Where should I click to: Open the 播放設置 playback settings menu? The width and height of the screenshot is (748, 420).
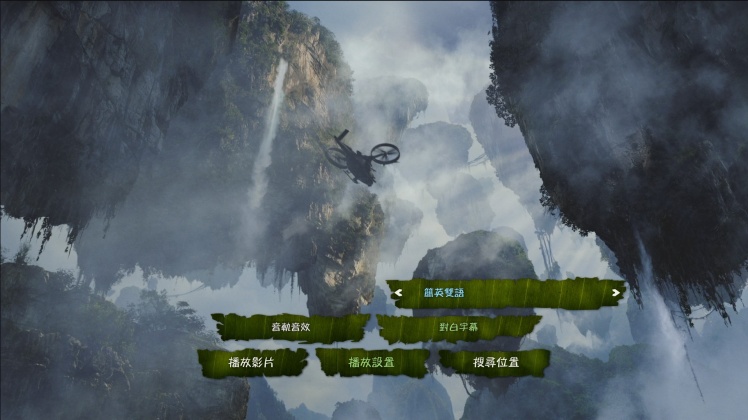pyautogui.click(x=373, y=362)
